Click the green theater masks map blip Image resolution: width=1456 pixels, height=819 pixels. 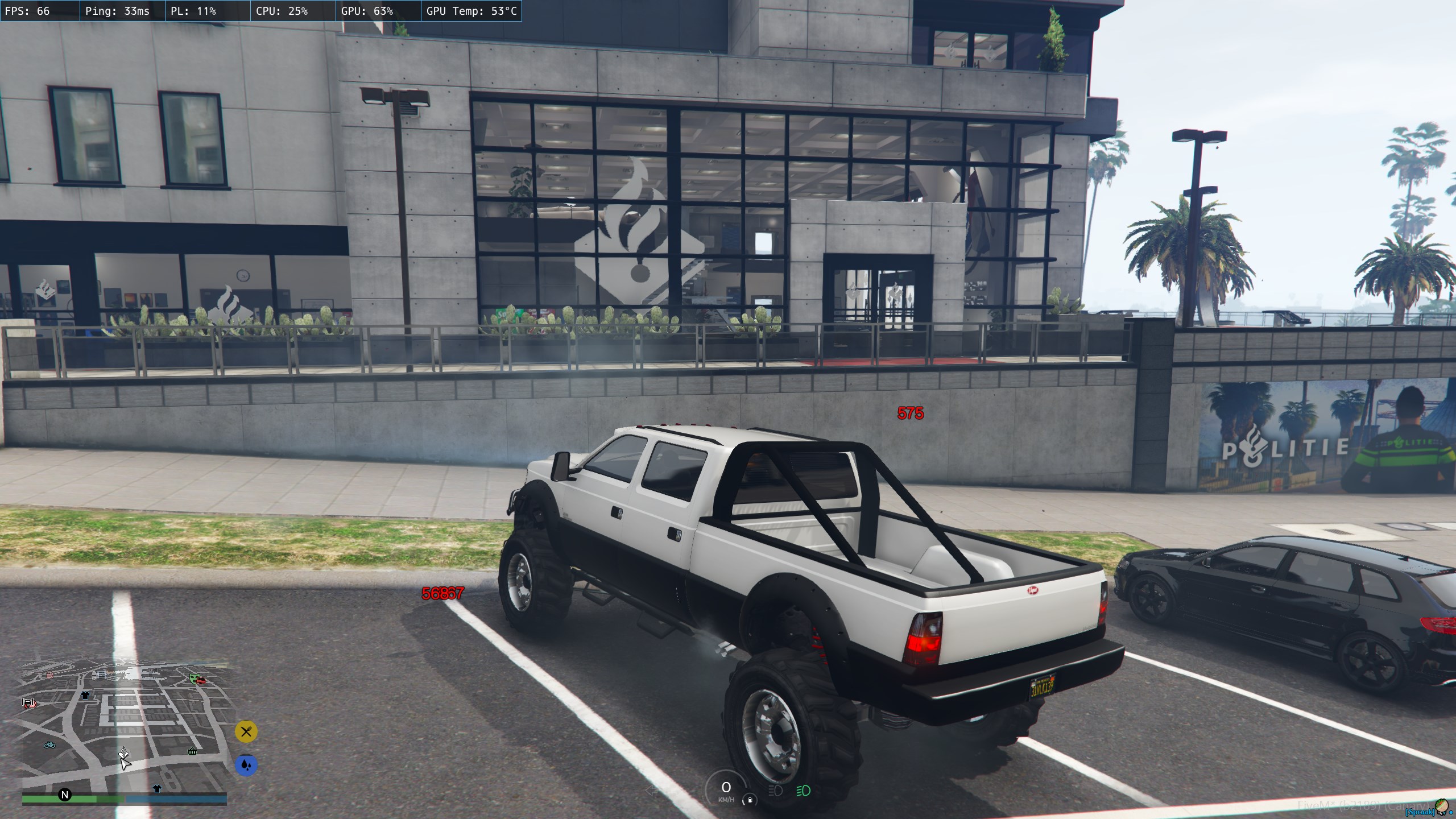195,678
